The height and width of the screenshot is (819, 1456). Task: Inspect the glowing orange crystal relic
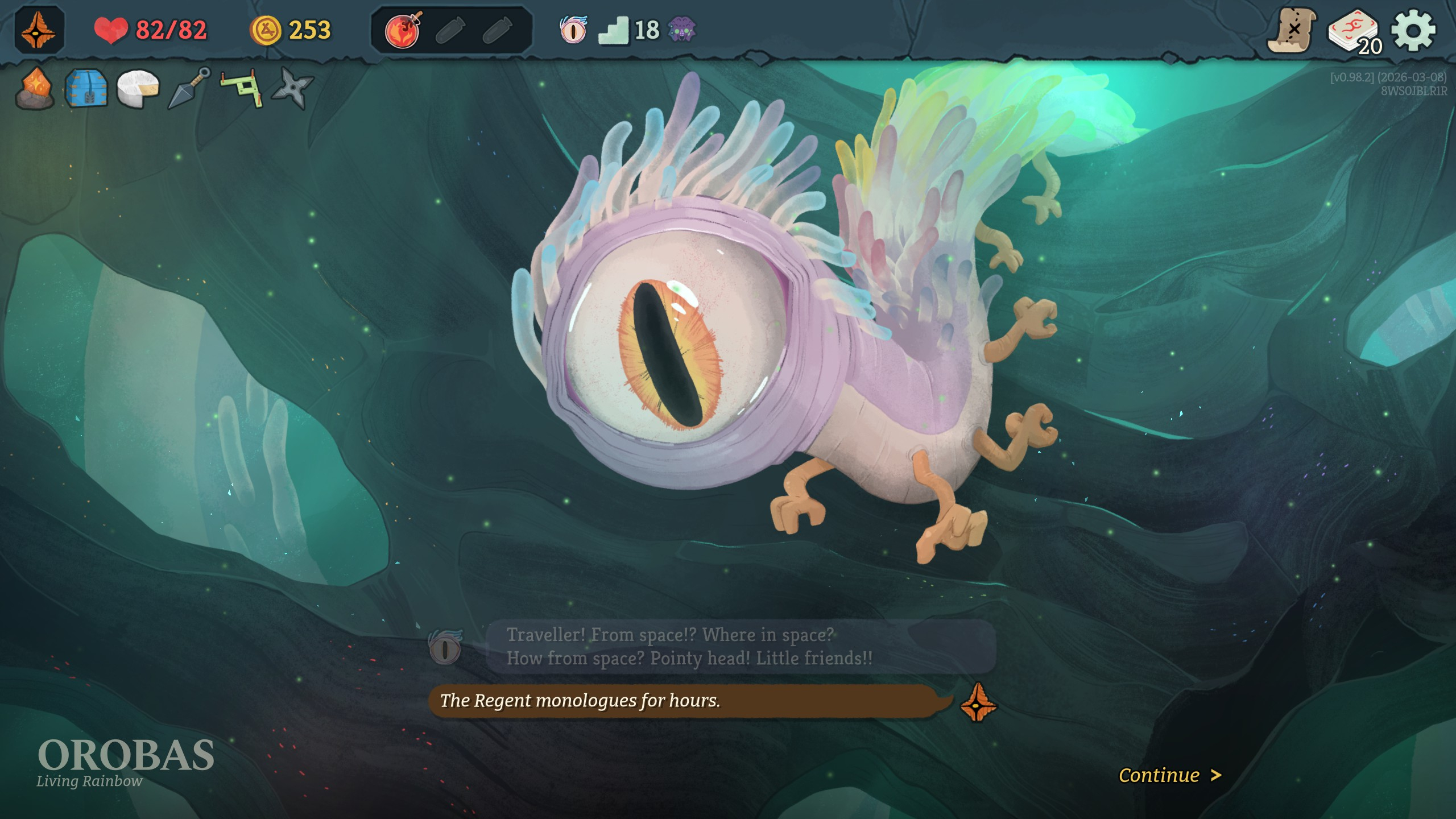coord(35,88)
